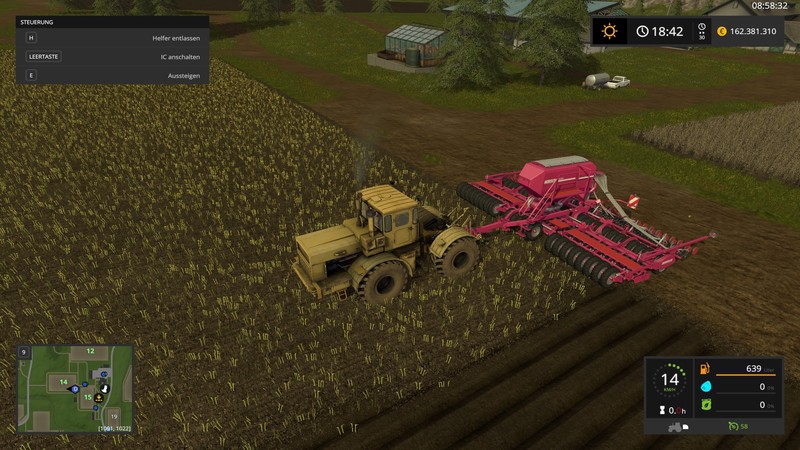800x450 pixels.
Task: Click the fuel pump icon
Action: pyautogui.click(x=704, y=369)
